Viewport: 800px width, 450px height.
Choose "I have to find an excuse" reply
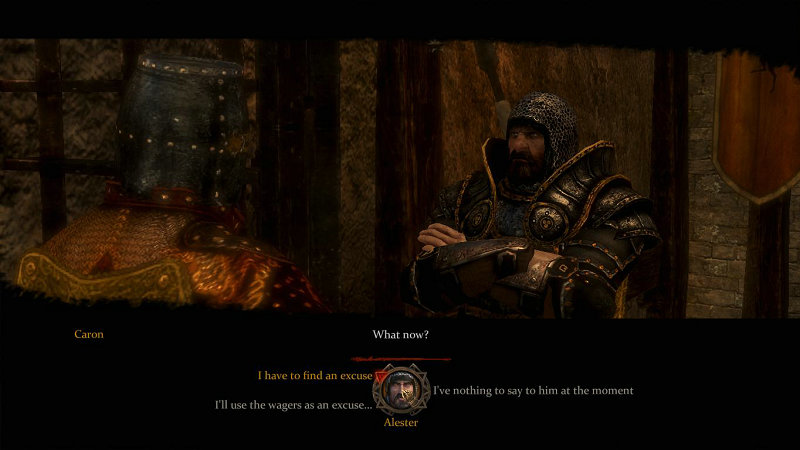point(314,376)
